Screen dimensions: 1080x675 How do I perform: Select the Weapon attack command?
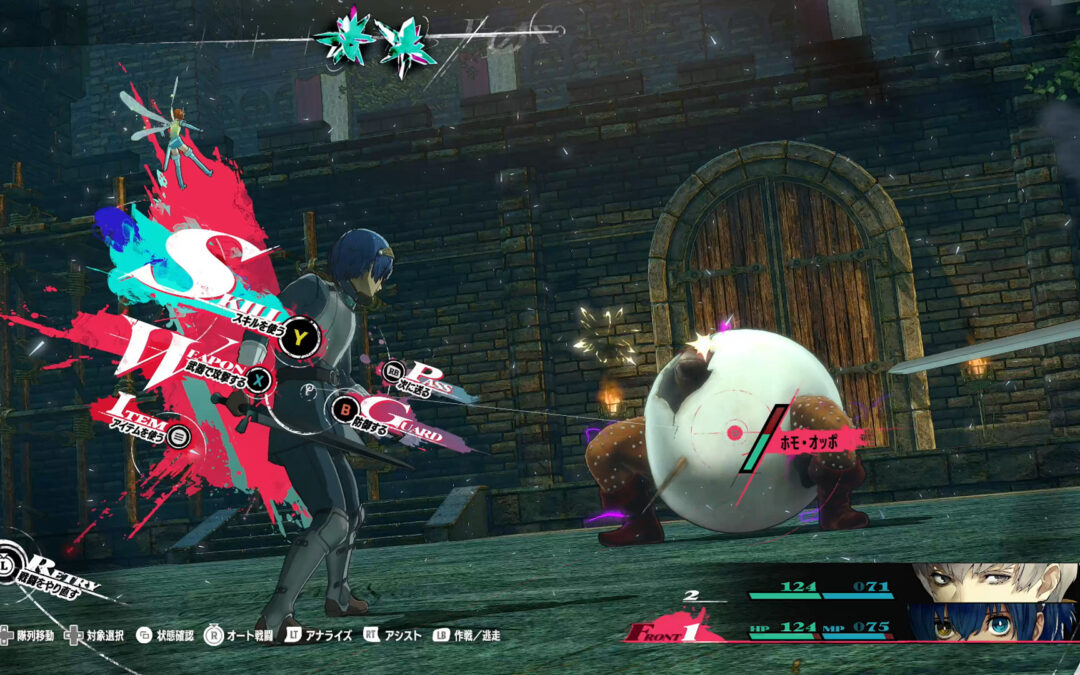click(x=260, y=380)
